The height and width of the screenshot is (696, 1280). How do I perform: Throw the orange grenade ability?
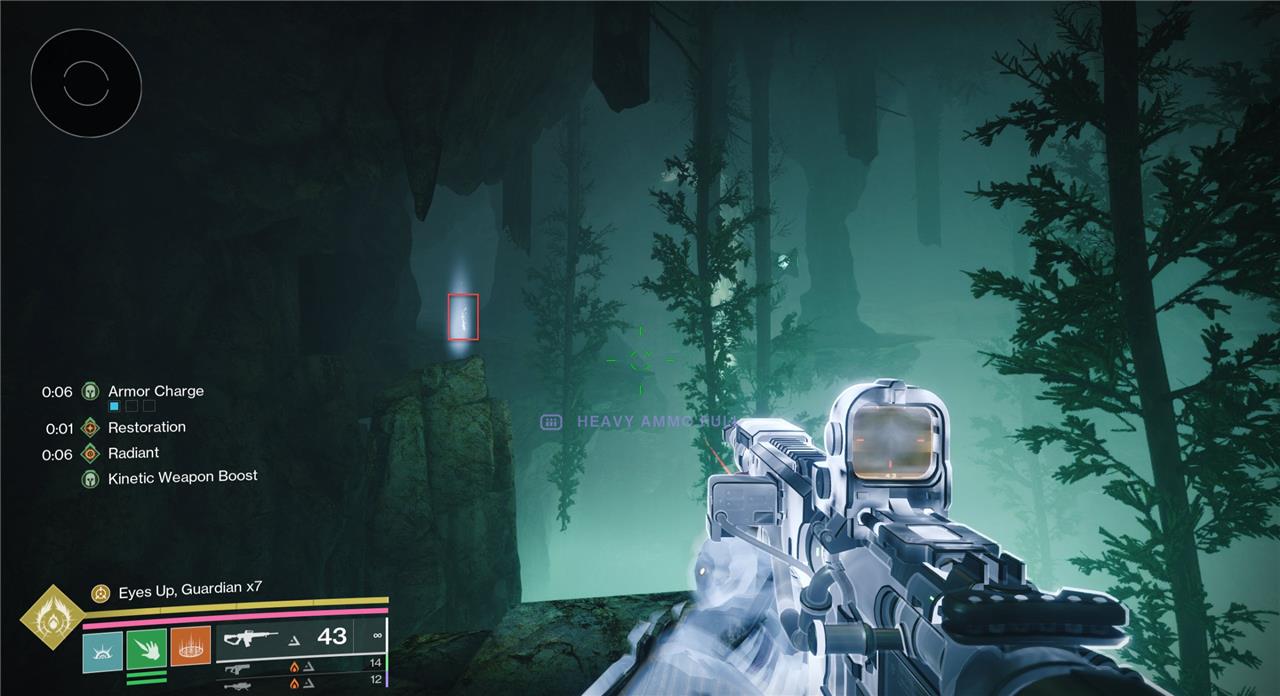coord(191,647)
